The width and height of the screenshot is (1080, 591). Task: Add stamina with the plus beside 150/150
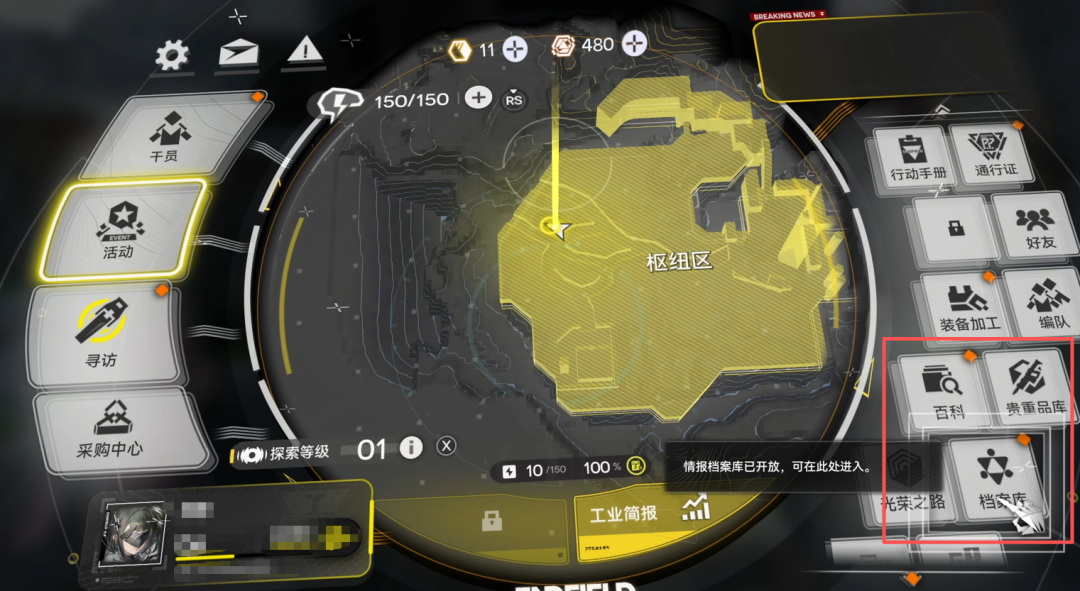pos(479,98)
